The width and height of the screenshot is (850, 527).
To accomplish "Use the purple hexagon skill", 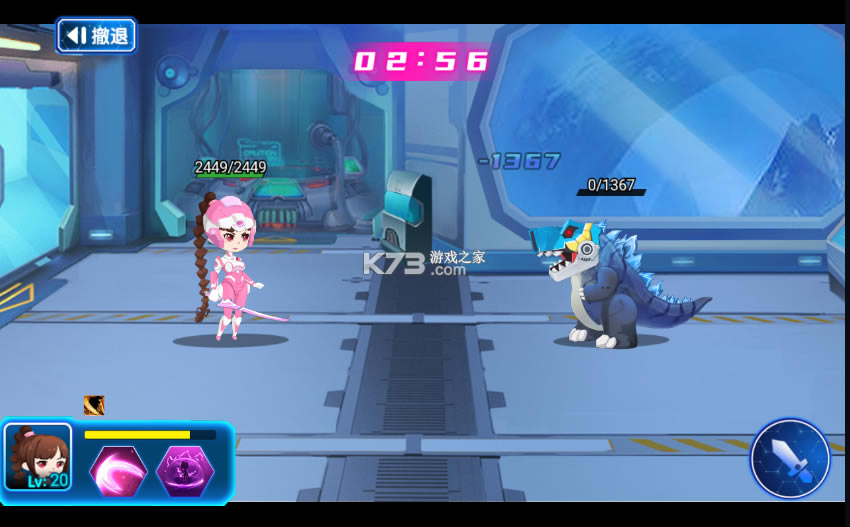I will coord(185,471).
